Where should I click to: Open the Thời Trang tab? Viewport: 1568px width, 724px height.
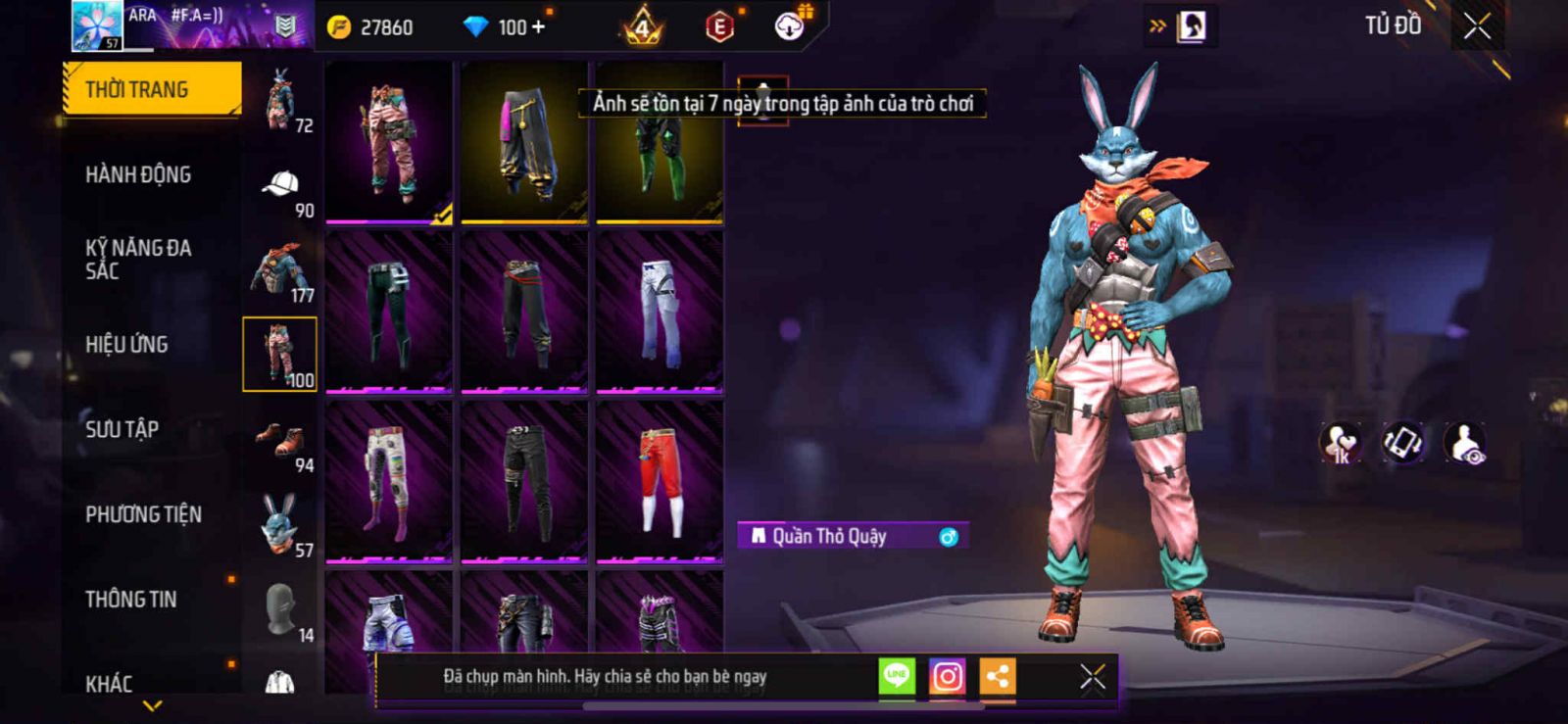[x=151, y=89]
